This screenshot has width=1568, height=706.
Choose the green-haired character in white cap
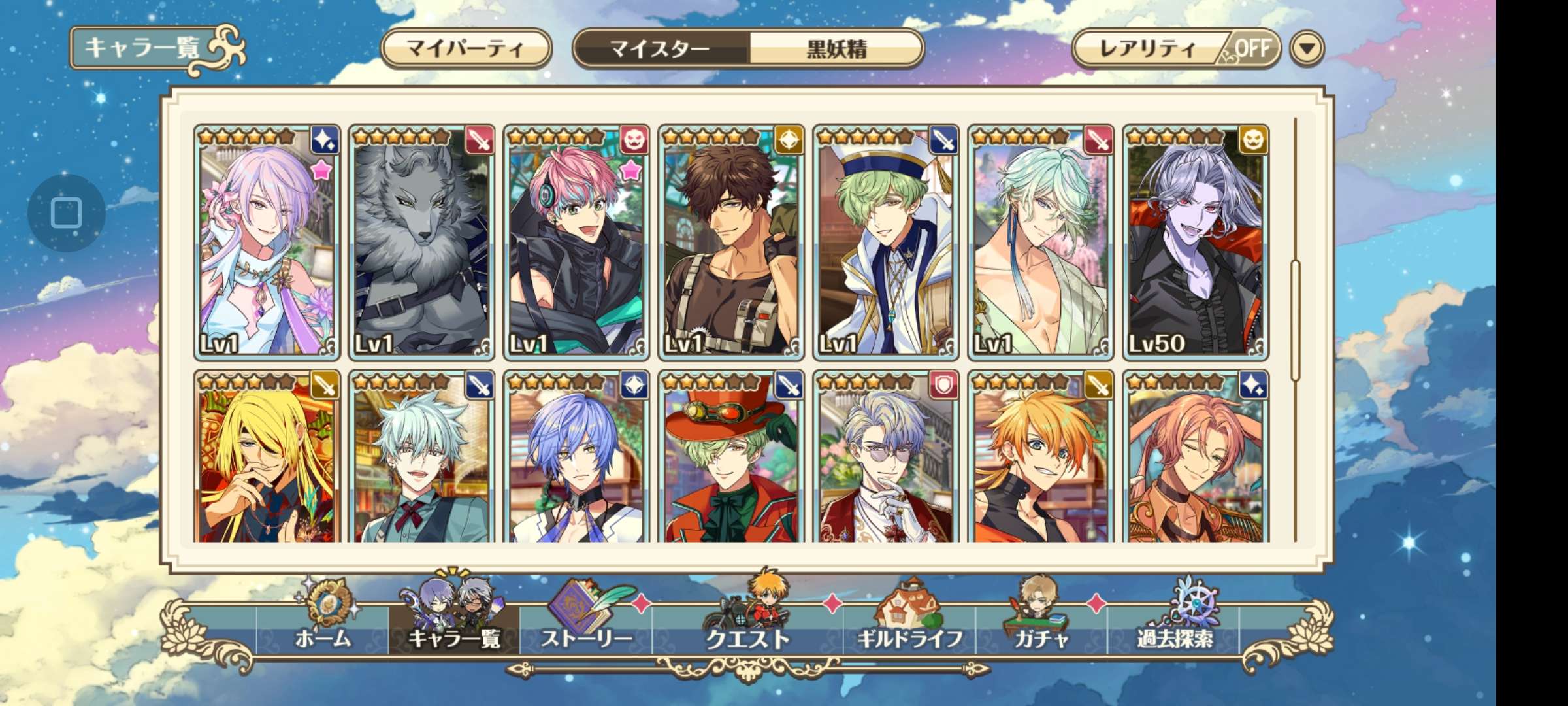[886, 243]
